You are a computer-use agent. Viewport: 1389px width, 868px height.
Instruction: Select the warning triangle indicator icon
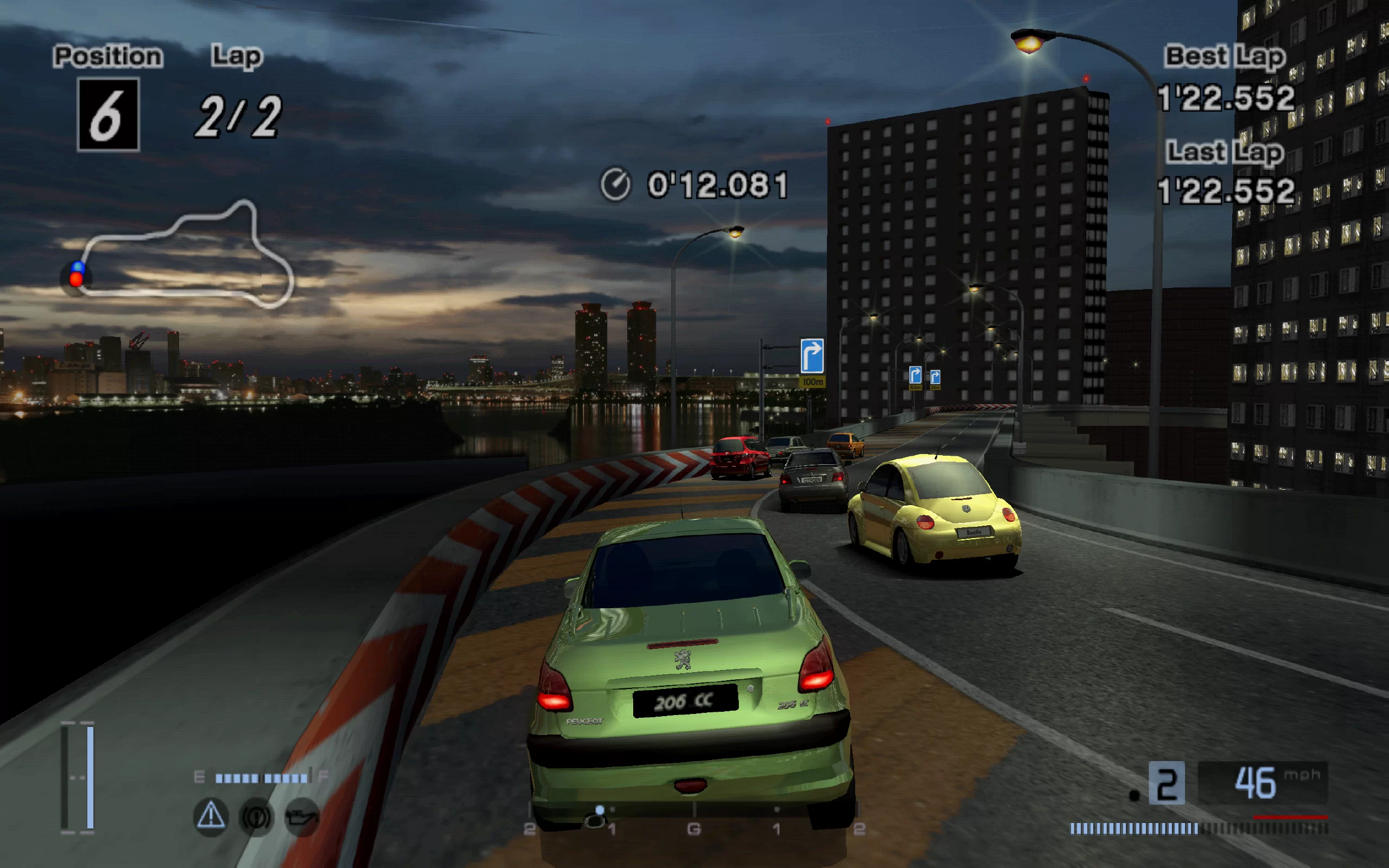(211, 816)
